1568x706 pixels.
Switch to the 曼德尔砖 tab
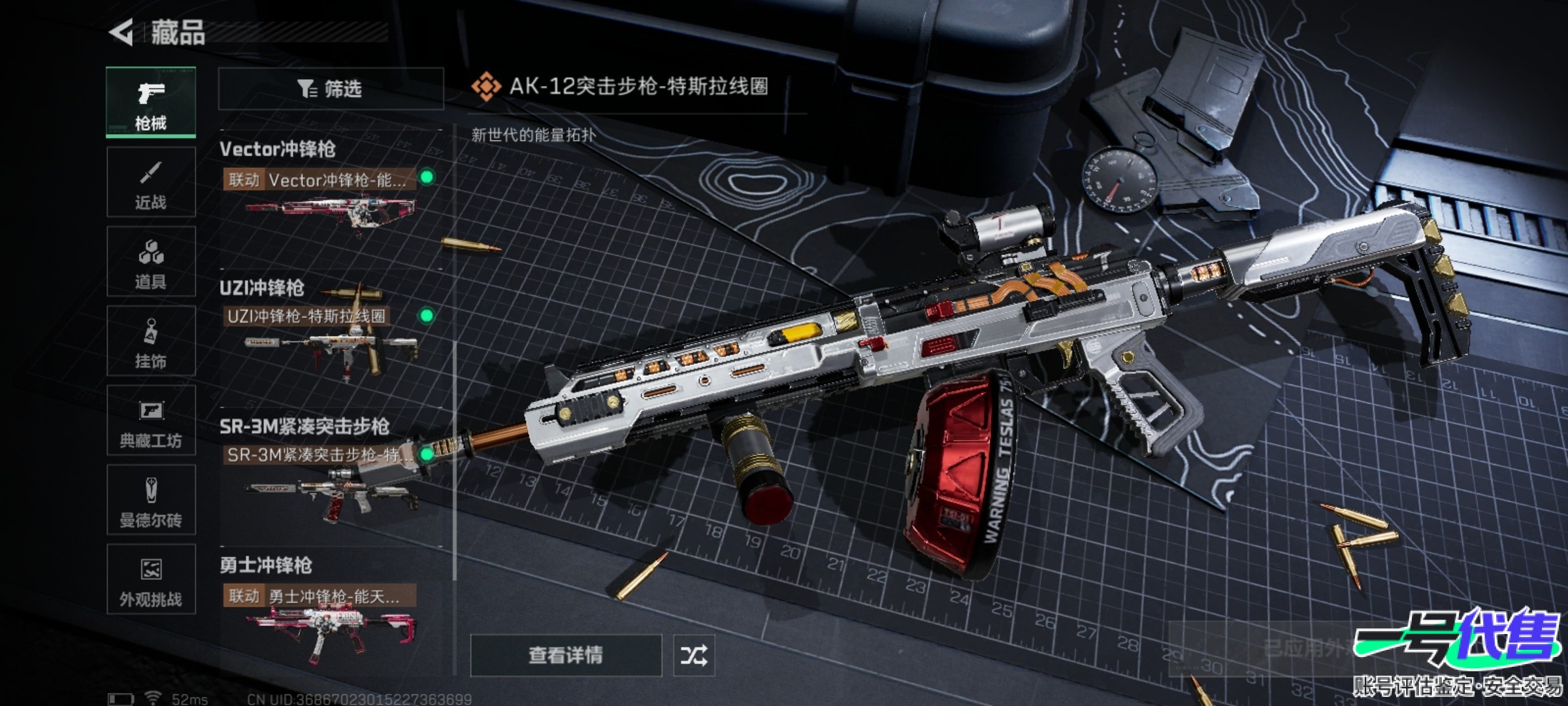point(151,501)
